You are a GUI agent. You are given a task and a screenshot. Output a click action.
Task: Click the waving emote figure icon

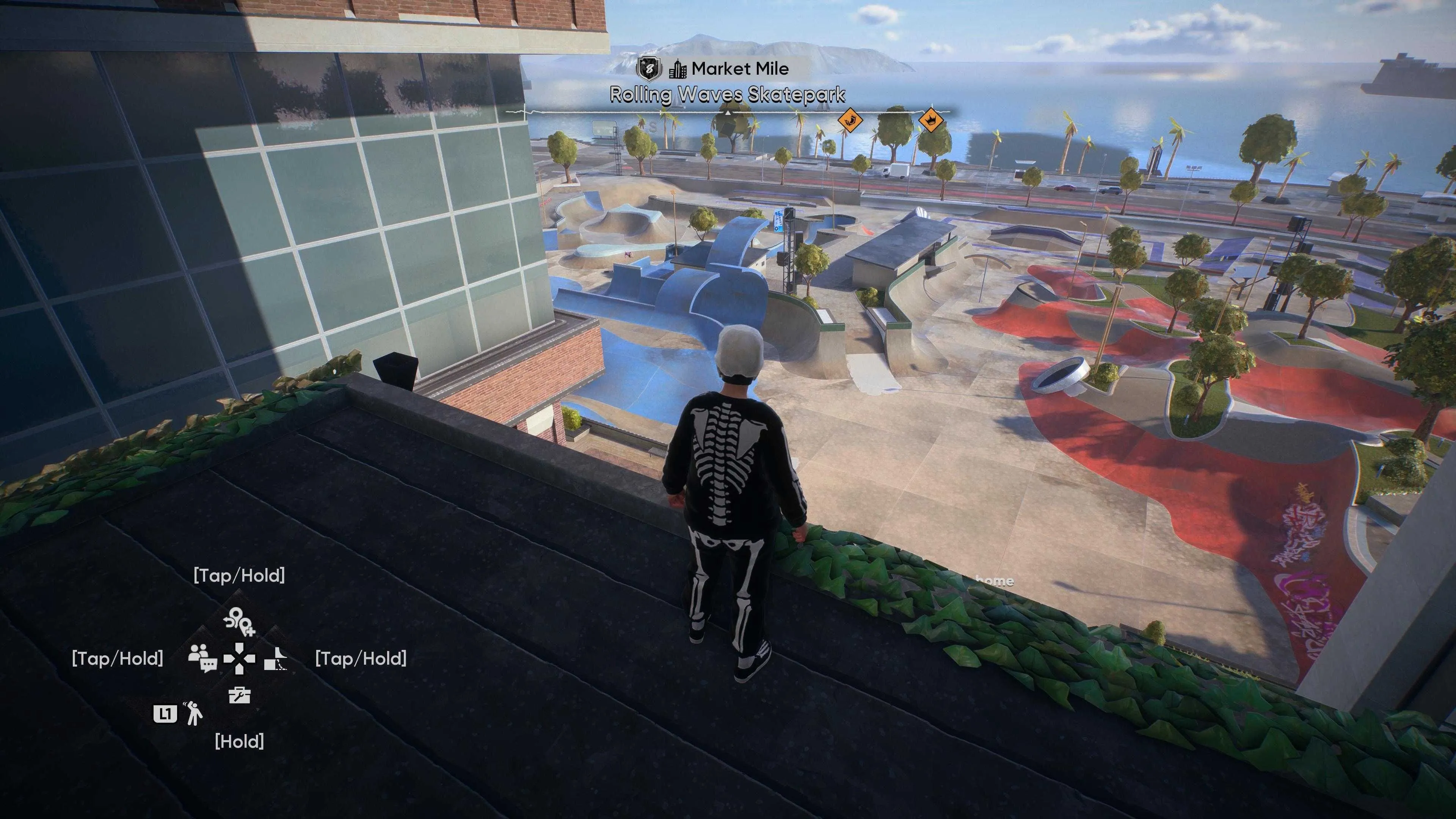point(193,713)
